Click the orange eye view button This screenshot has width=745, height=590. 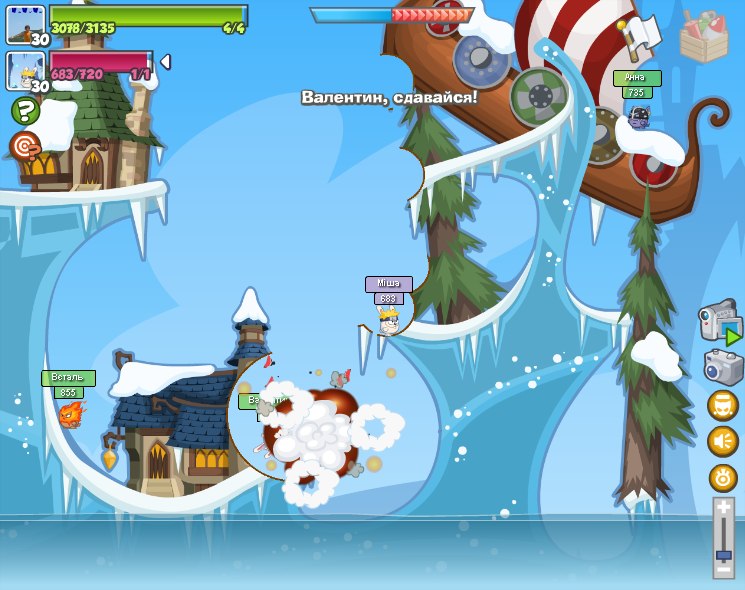(x=723, y=477)
